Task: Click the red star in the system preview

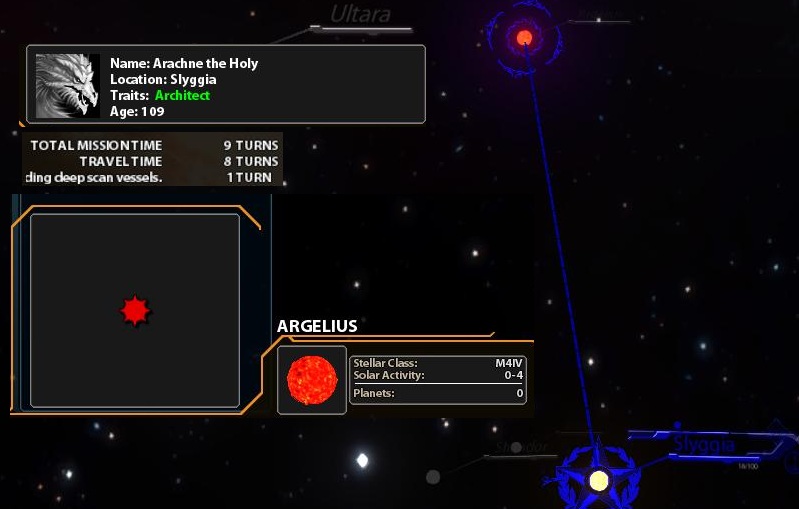Action: [x=135, y=311]
